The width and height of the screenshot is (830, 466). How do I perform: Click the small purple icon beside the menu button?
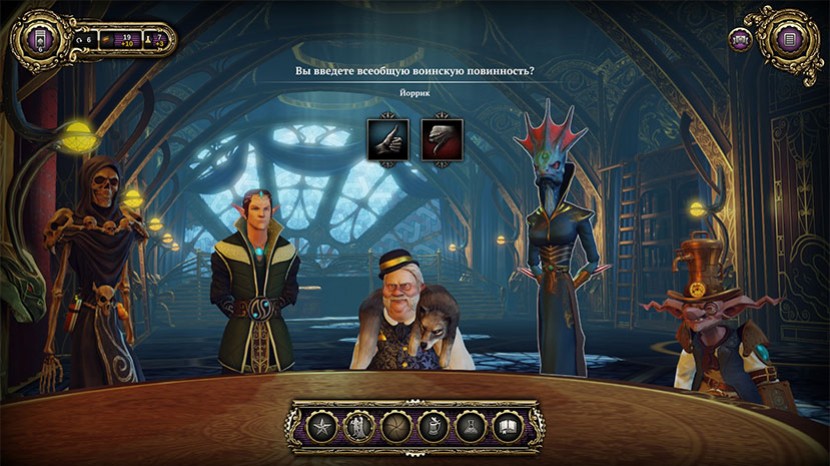tap(742, 41)
